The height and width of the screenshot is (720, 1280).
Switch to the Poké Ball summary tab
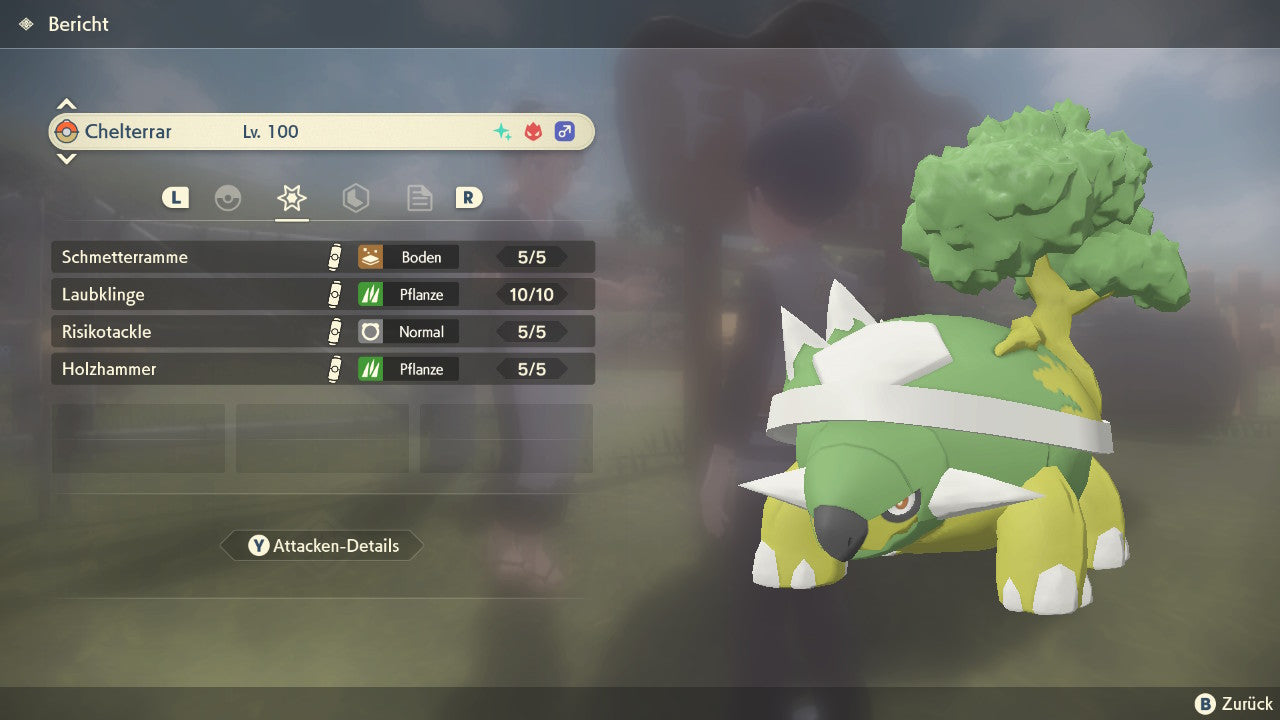click(x=228, y=198)
